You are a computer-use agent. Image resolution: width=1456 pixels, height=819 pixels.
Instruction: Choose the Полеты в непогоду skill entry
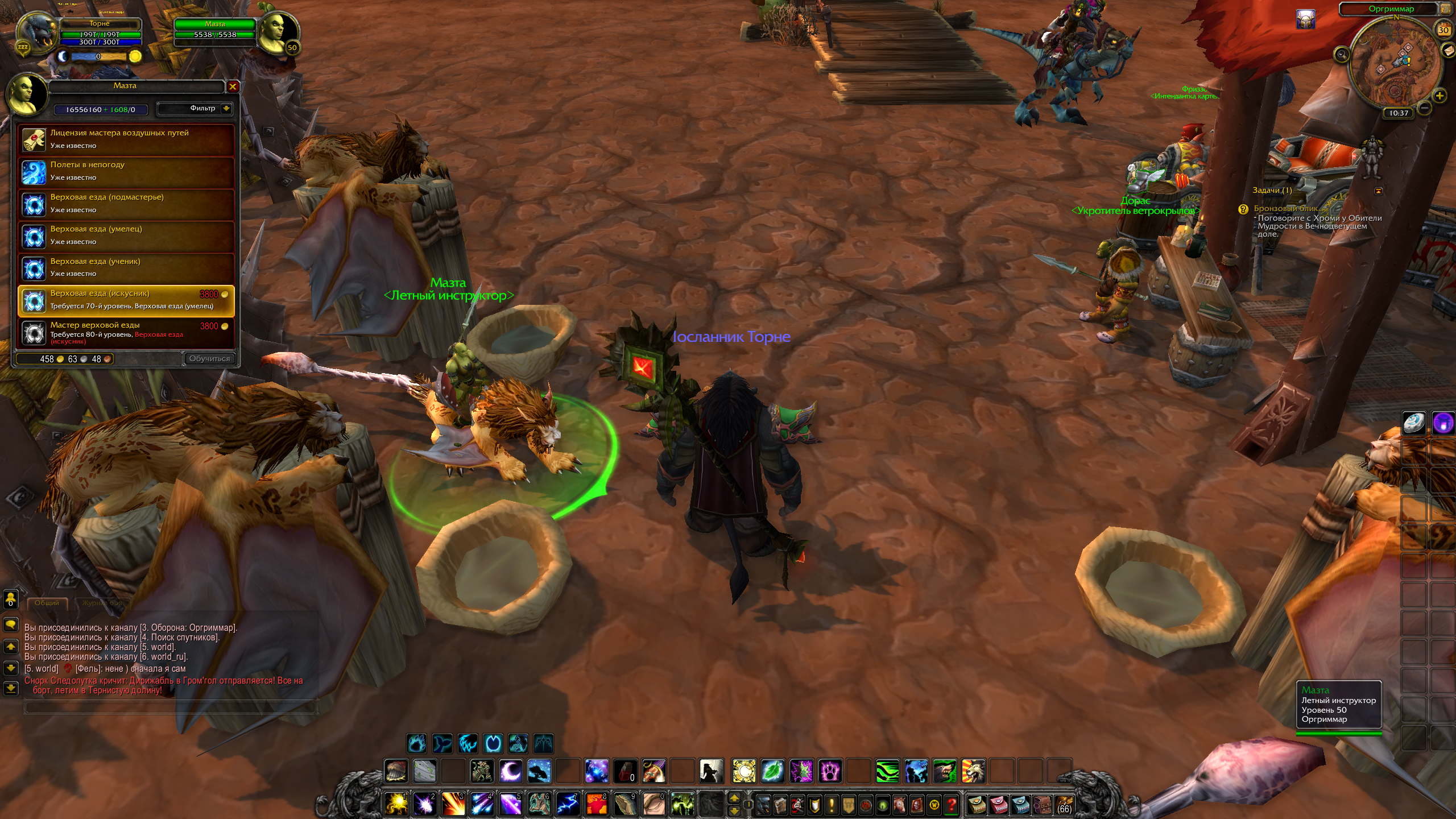(x=126, y=171)
